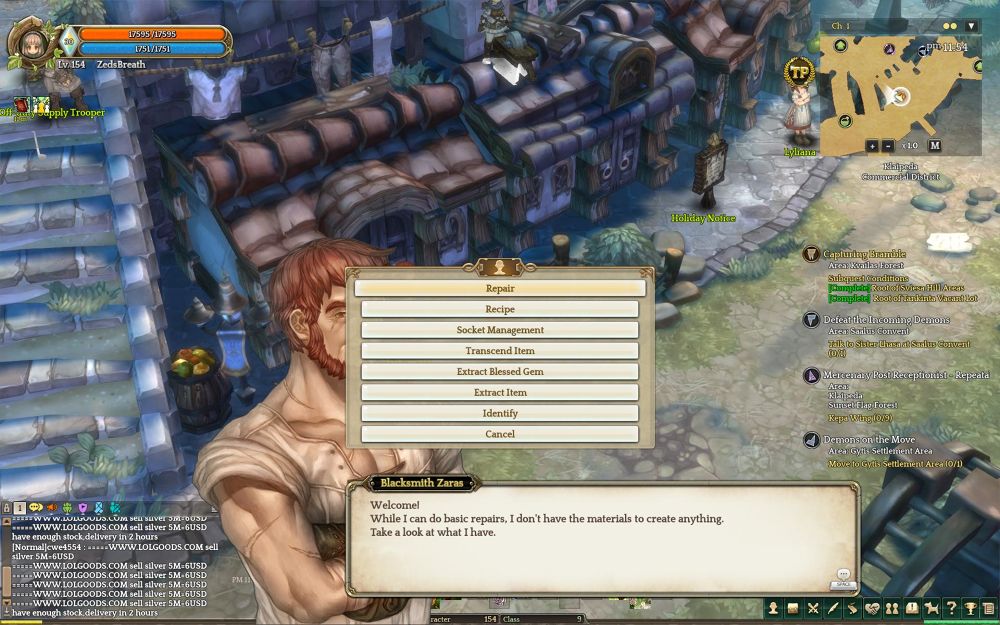Open the Recipe menu entry
Screen dimensions: 1000x625
[x=500, y=309]
